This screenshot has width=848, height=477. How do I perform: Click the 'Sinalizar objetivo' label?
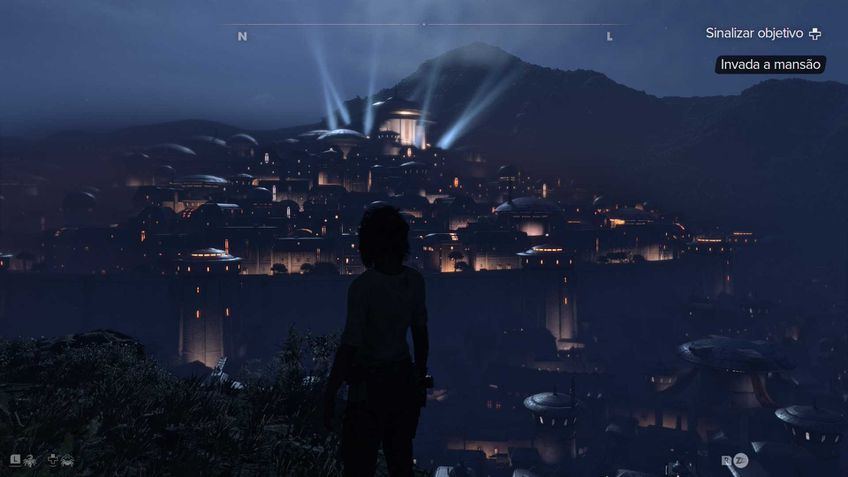tap(754, 33)
